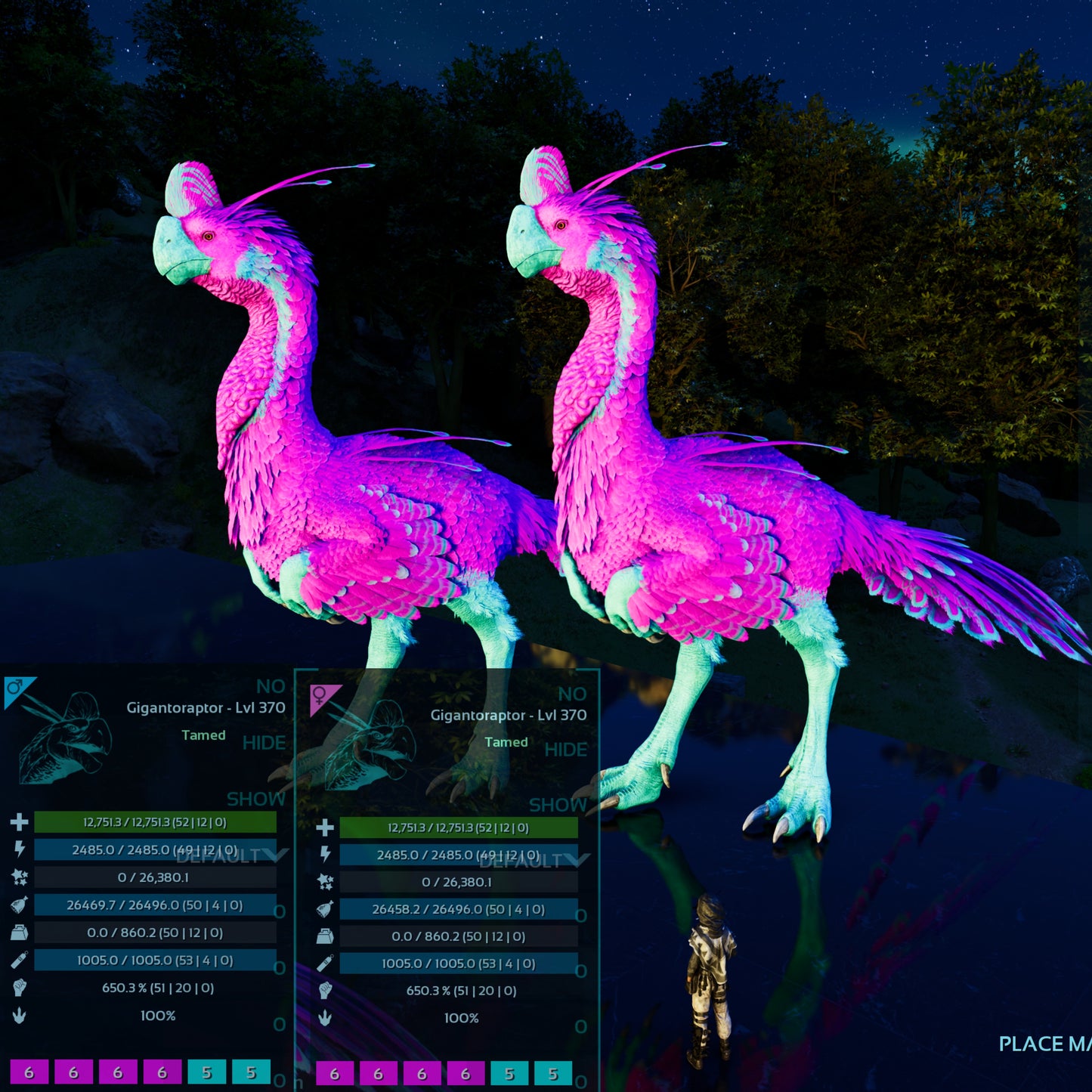Image resolution: width=1092 pixels, height=1092 pixels.
Task: Click the SHOW expander on left panel
Action: click(257, 800)
